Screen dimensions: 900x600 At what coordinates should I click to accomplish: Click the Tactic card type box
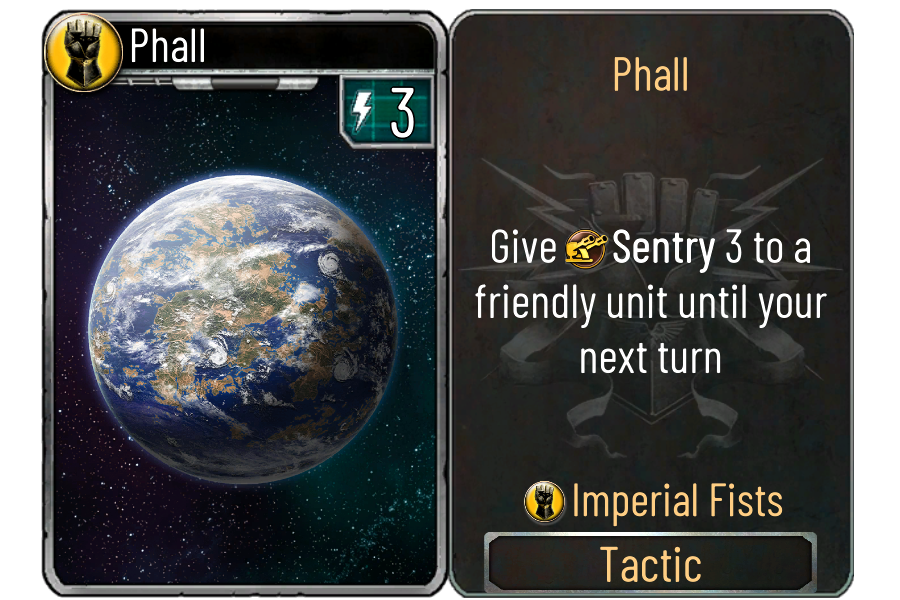coord(651,565)
